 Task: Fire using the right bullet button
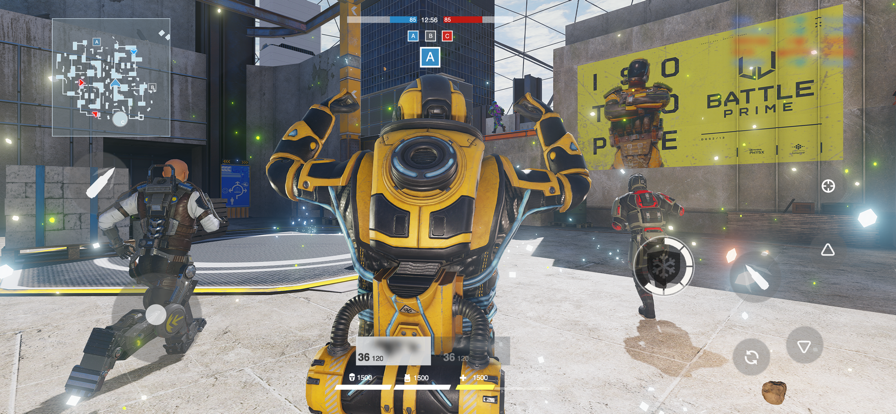click(x=750, y=279)
